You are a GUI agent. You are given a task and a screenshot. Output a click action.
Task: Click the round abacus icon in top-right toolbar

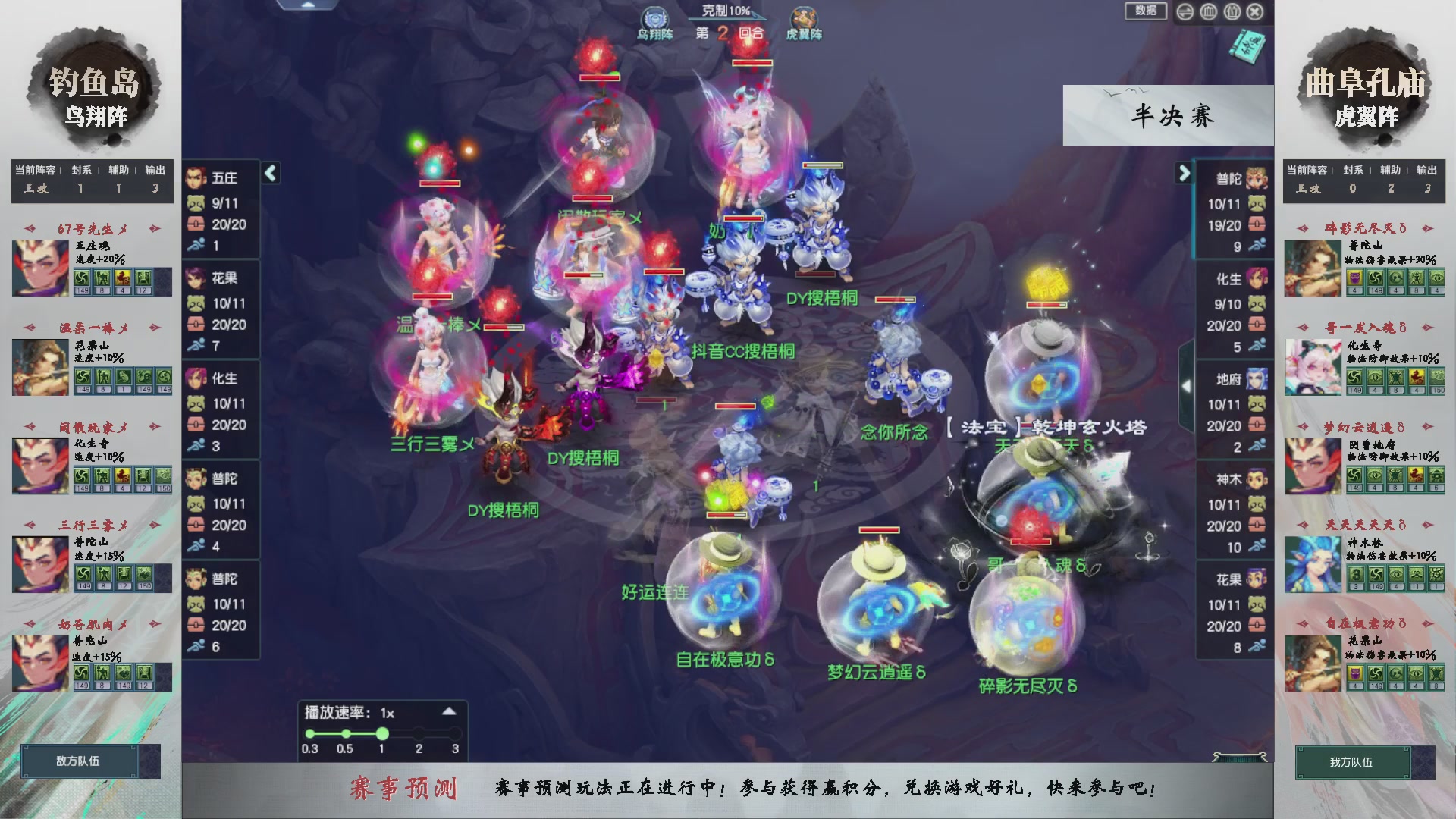pos(1208,11)
